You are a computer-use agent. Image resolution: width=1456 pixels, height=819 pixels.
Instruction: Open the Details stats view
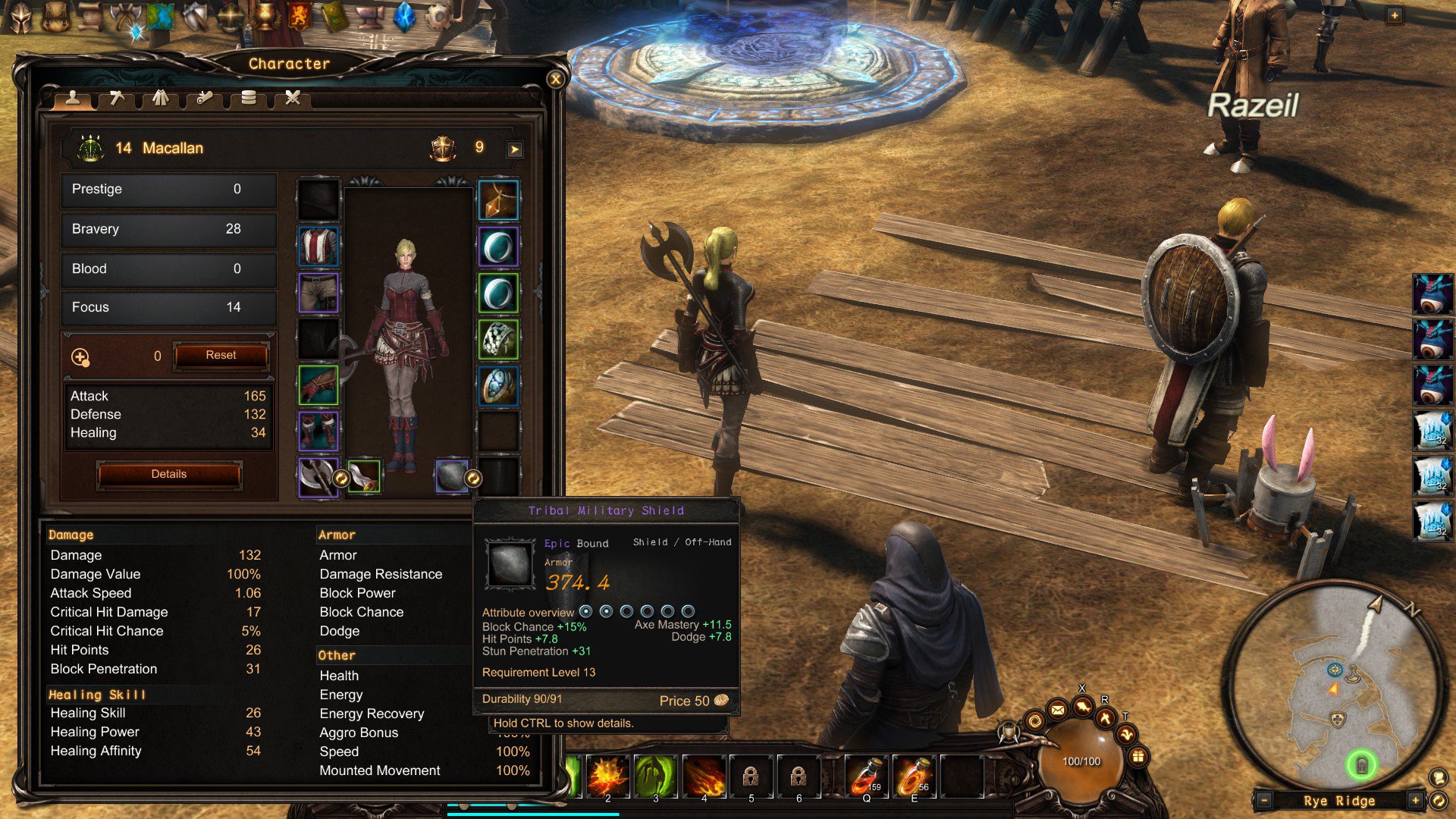tap(168, 475)
